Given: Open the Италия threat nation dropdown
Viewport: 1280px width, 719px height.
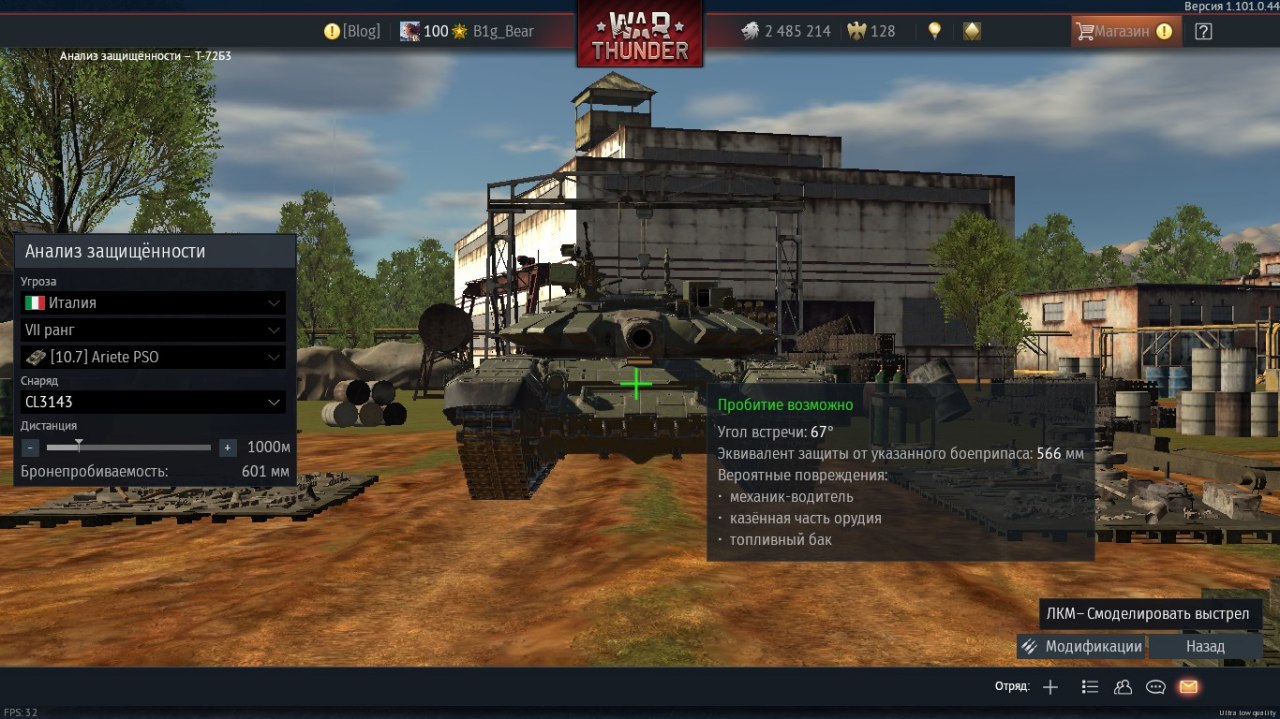Looking at the screenshot, I should [153, 303].
